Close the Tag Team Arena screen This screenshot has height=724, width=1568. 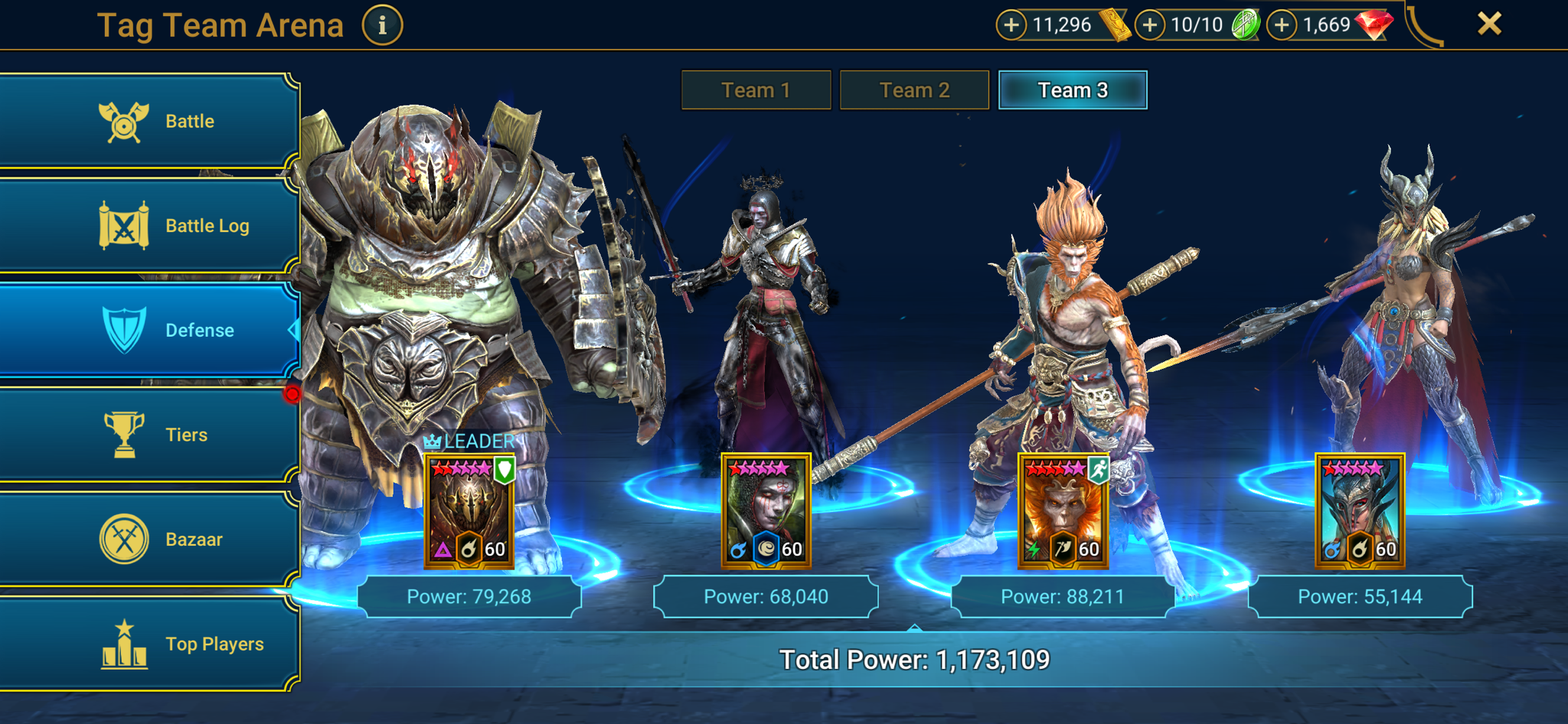pos(1489,24)
